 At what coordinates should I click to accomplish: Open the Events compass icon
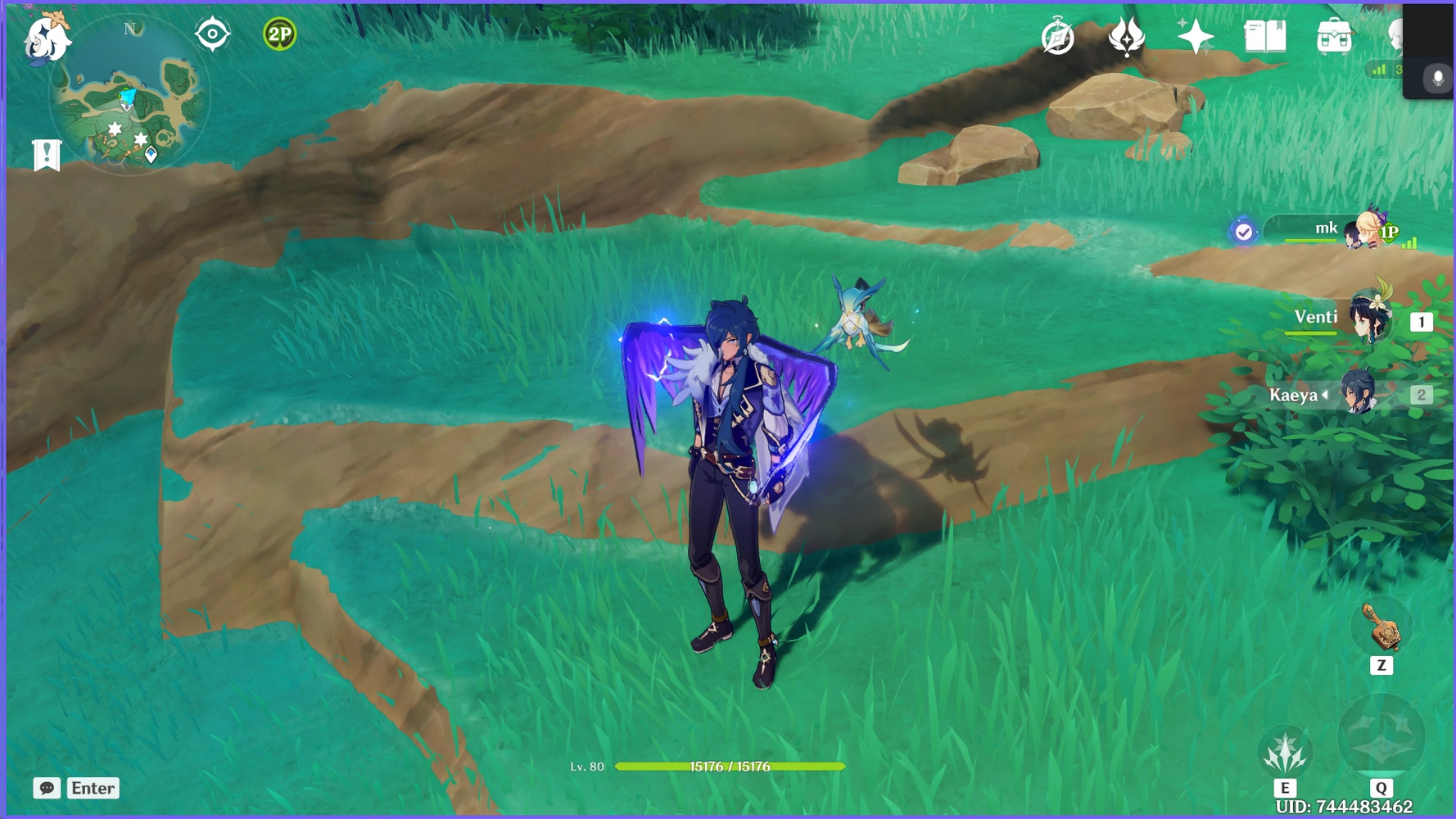(1057, 34)
